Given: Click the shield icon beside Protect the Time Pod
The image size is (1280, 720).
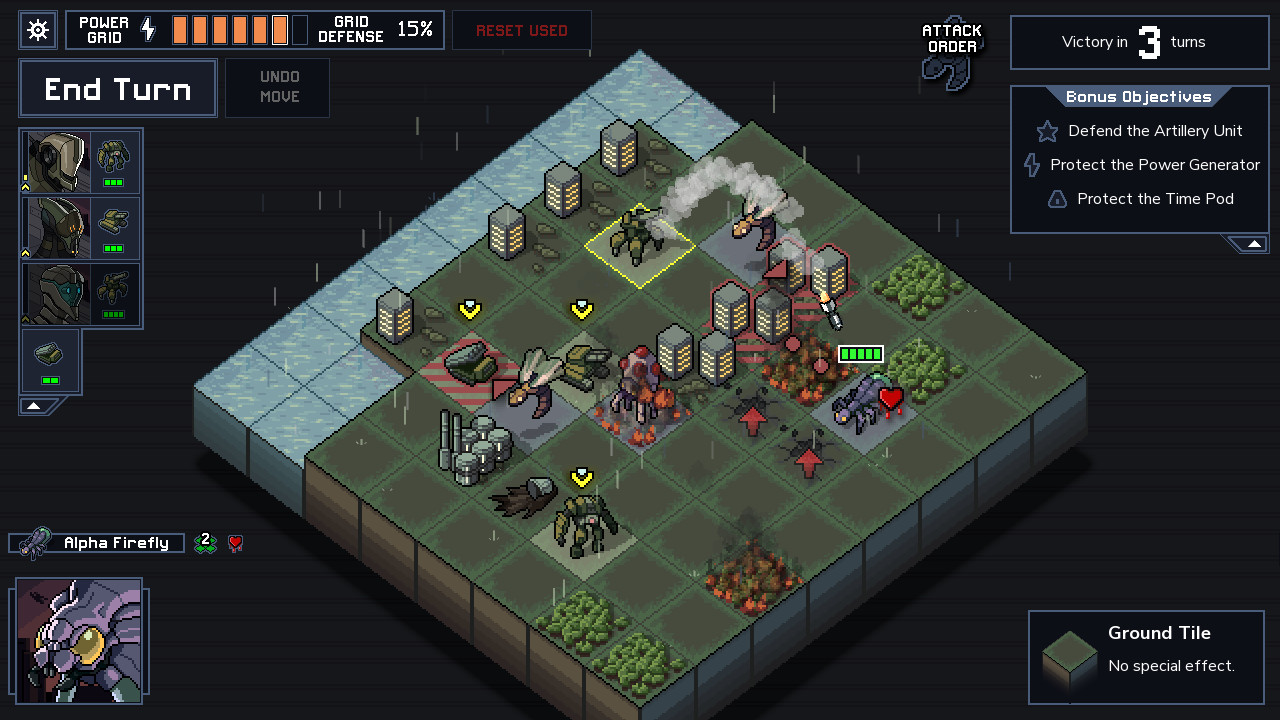Looking at the screenshot, I should pyautogui.click(x=1057, y=199).
